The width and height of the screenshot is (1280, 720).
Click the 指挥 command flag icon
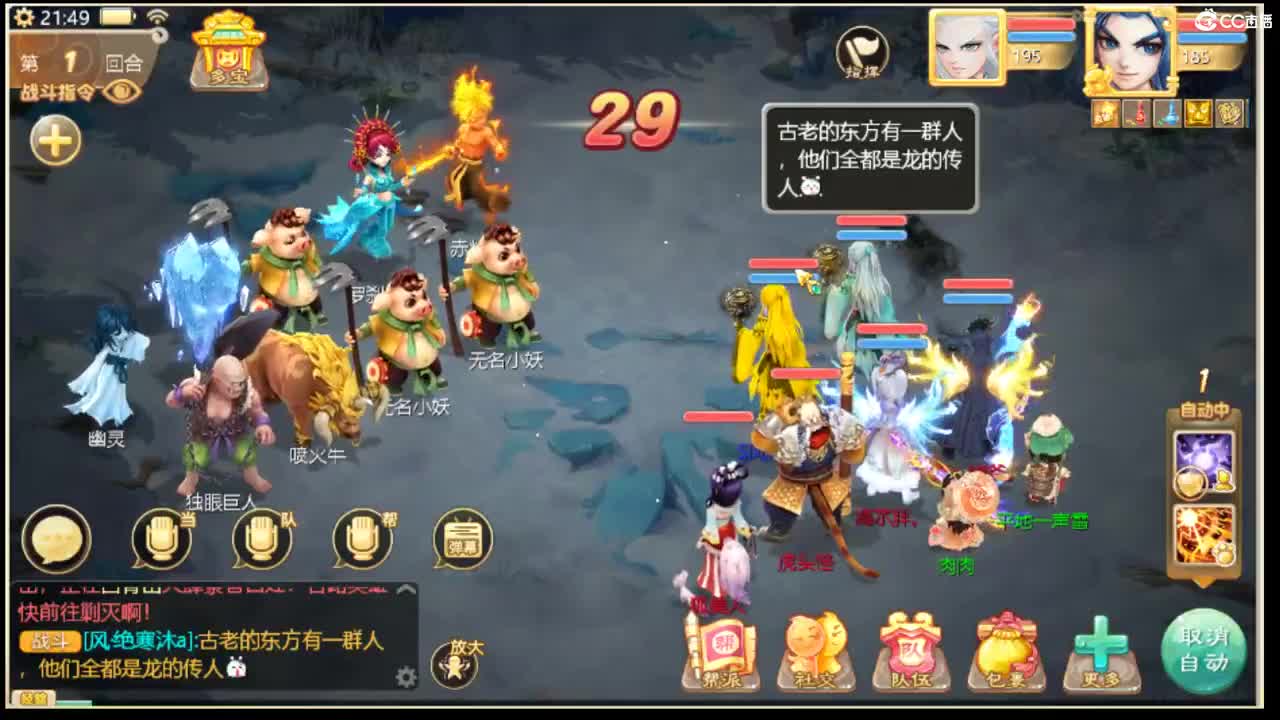click(864, 52)
